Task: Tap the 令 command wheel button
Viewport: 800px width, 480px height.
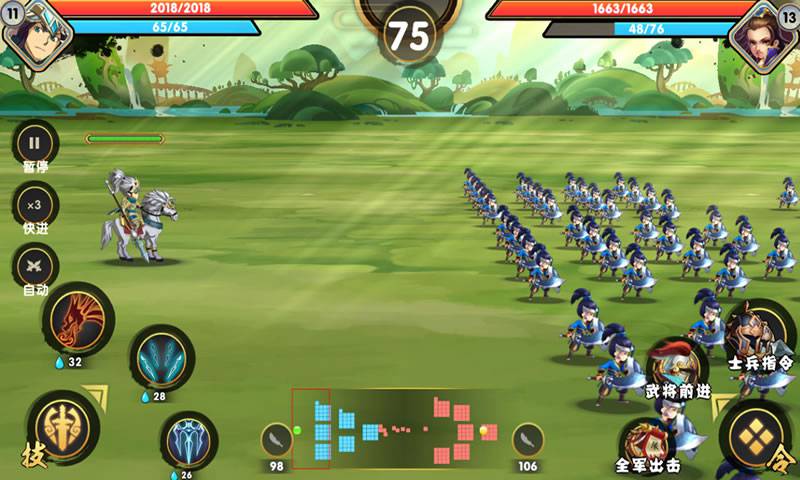Action: click(754, 434)
